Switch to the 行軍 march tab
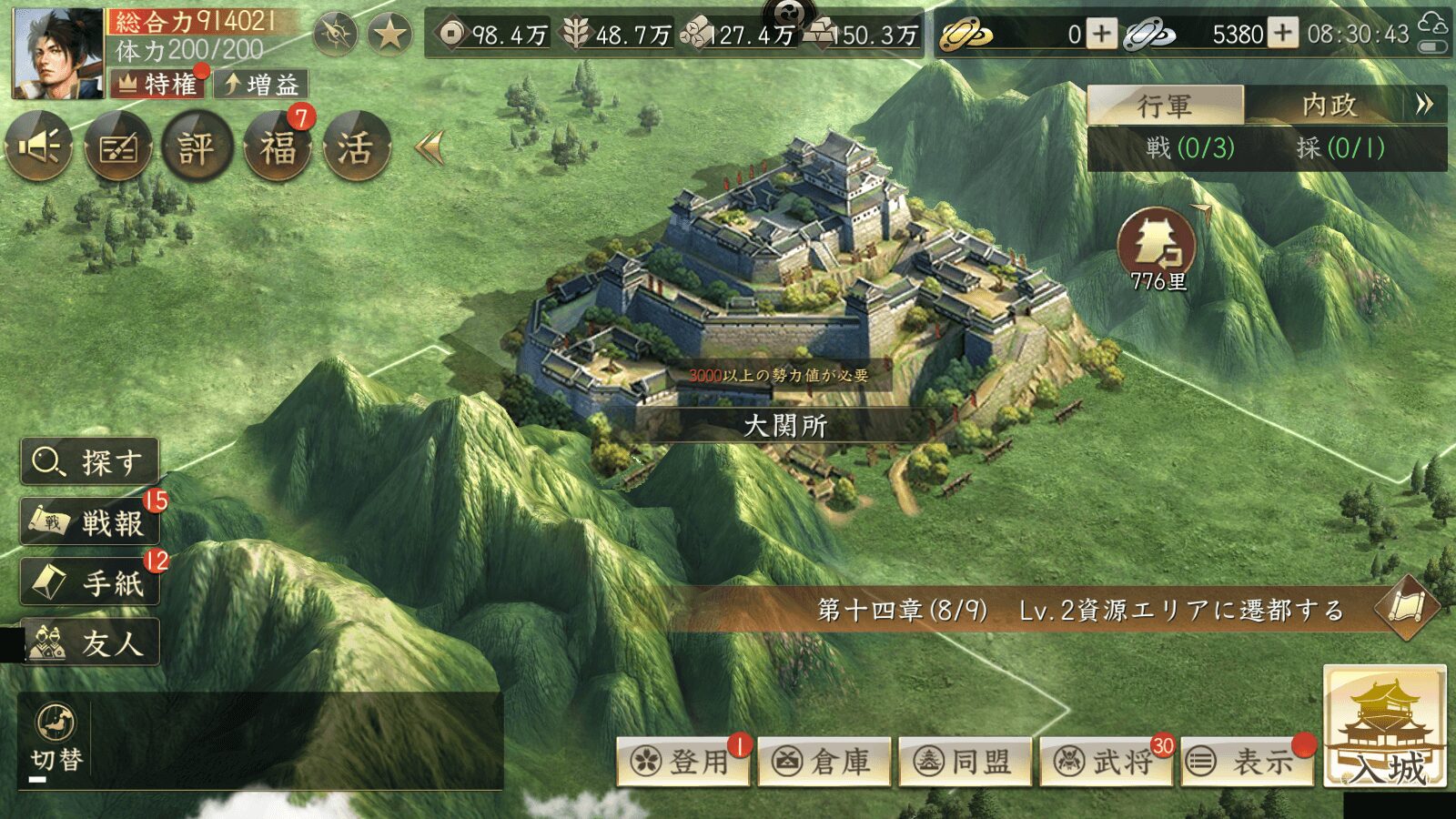Image resolution: width=1456 pixels, height=819 pixels. pyautogui.click(x=1165, y=106)
